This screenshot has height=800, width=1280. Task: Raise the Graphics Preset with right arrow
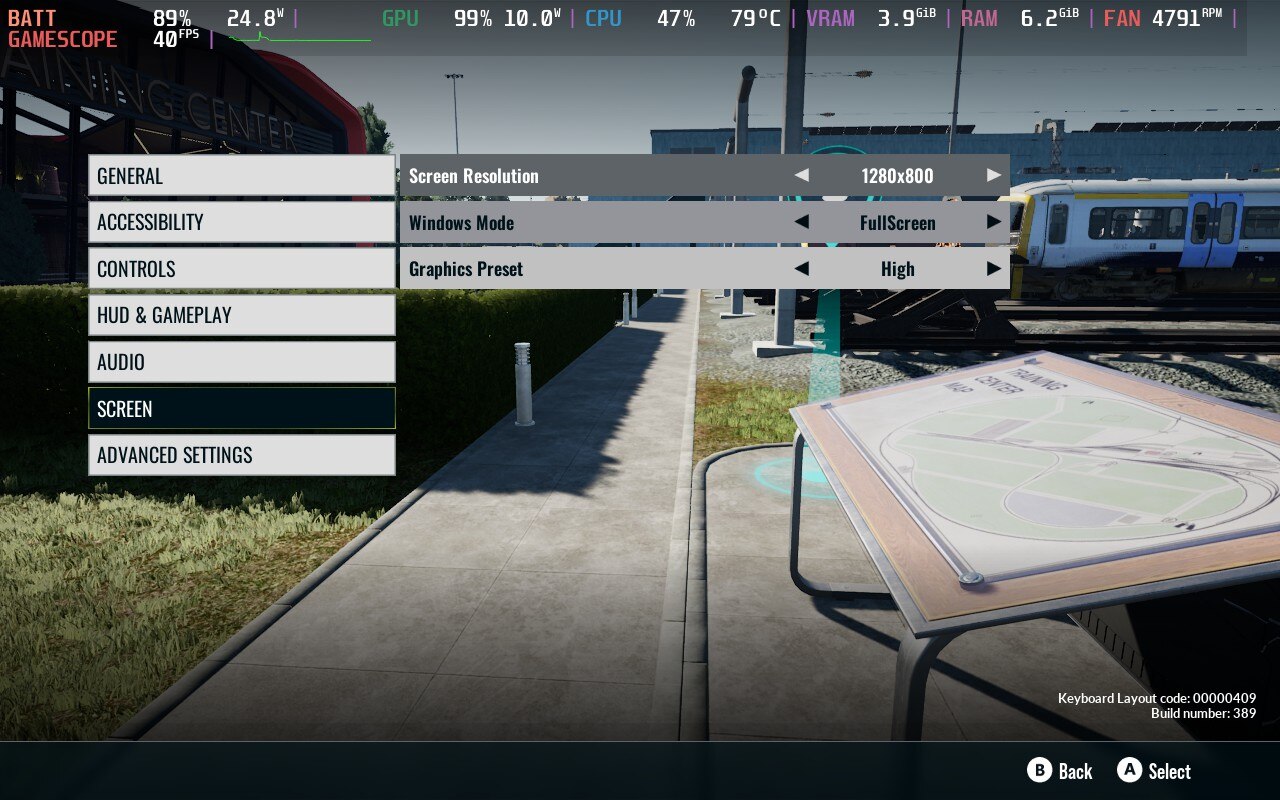coord(993,268)
